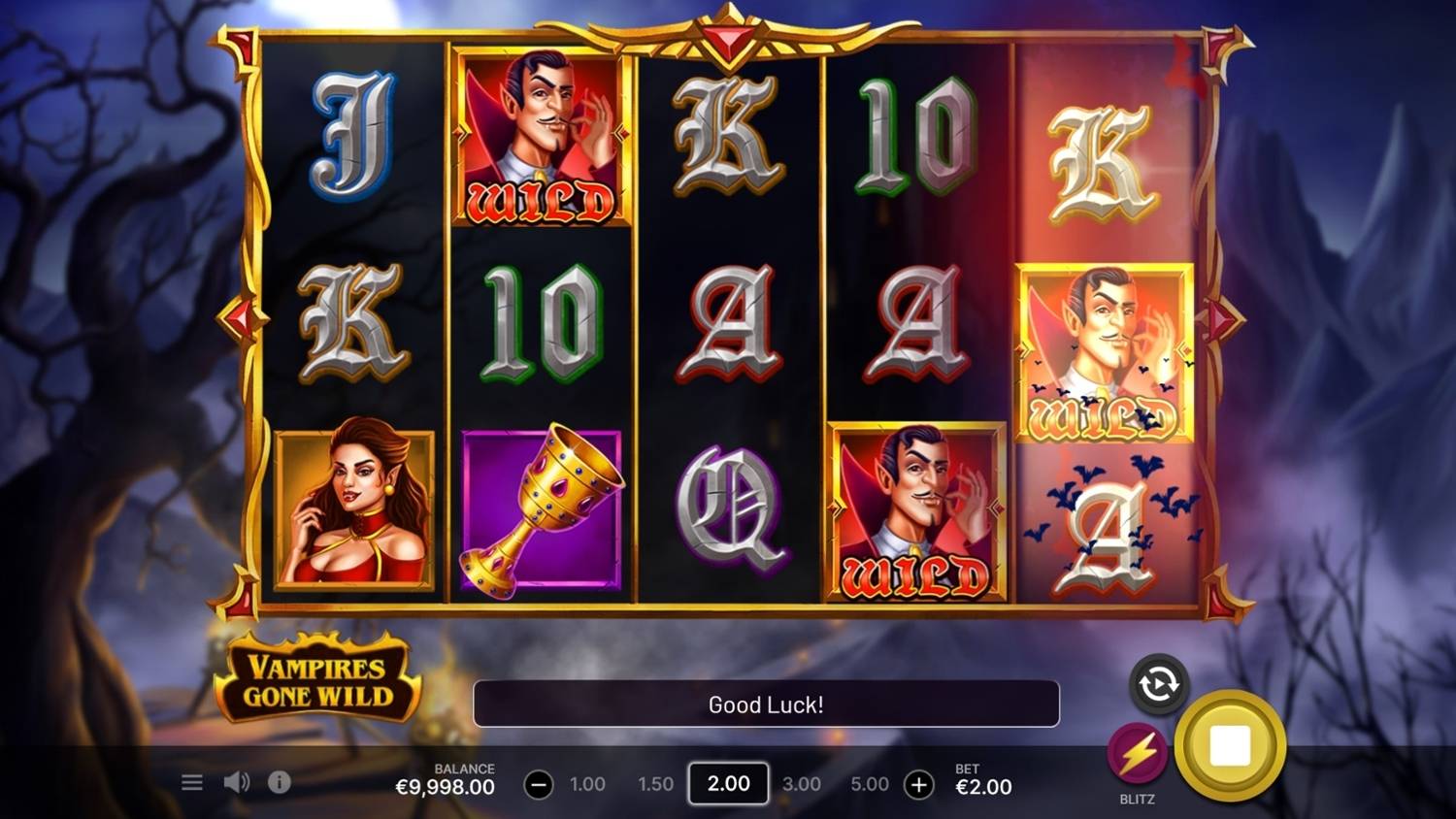Open the autoplay circular arrows button
This screenshot has width=1456, height=819.
(1158, 685)
